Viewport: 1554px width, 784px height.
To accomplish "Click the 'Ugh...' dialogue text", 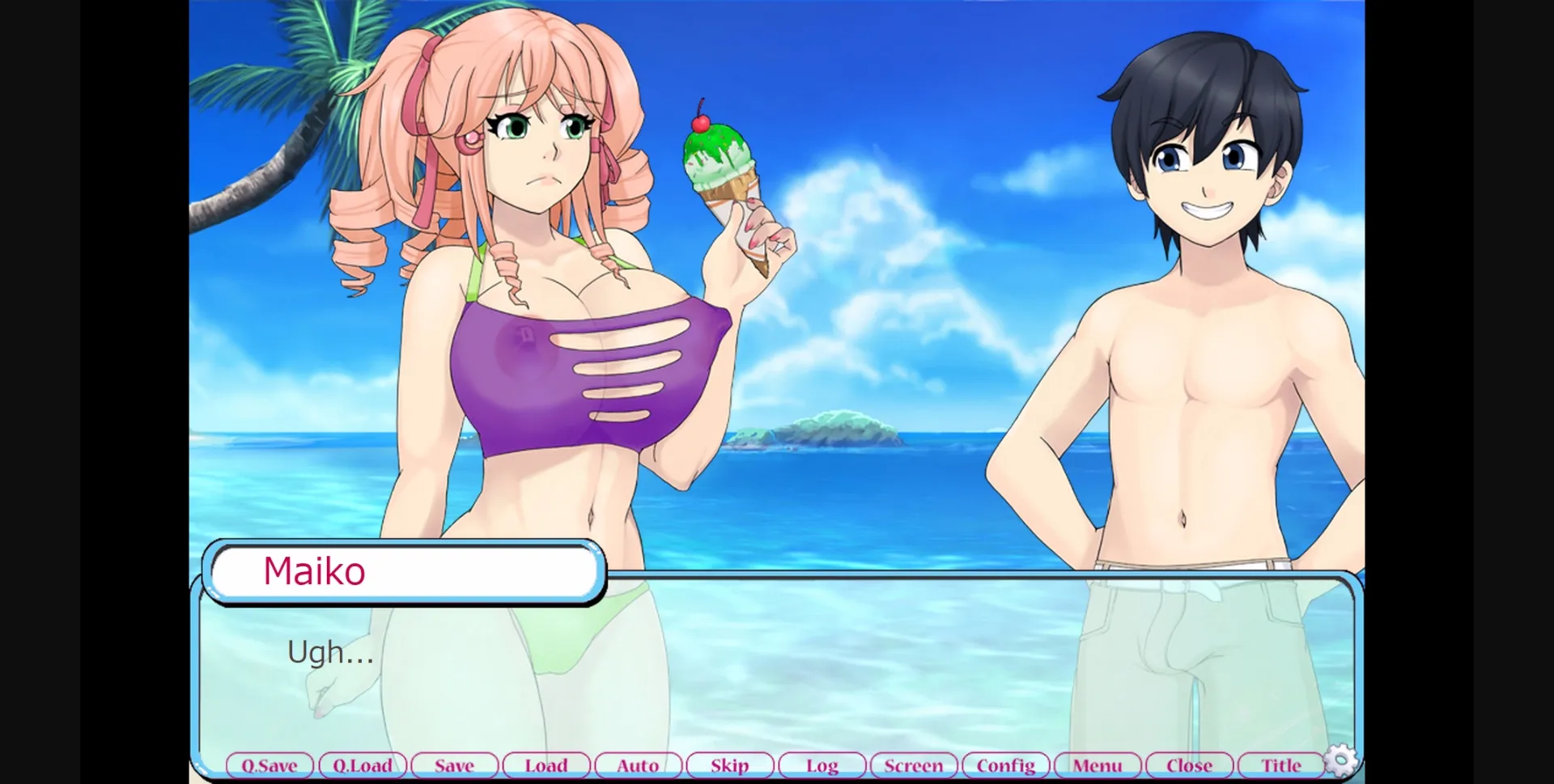I will point(330,652).
